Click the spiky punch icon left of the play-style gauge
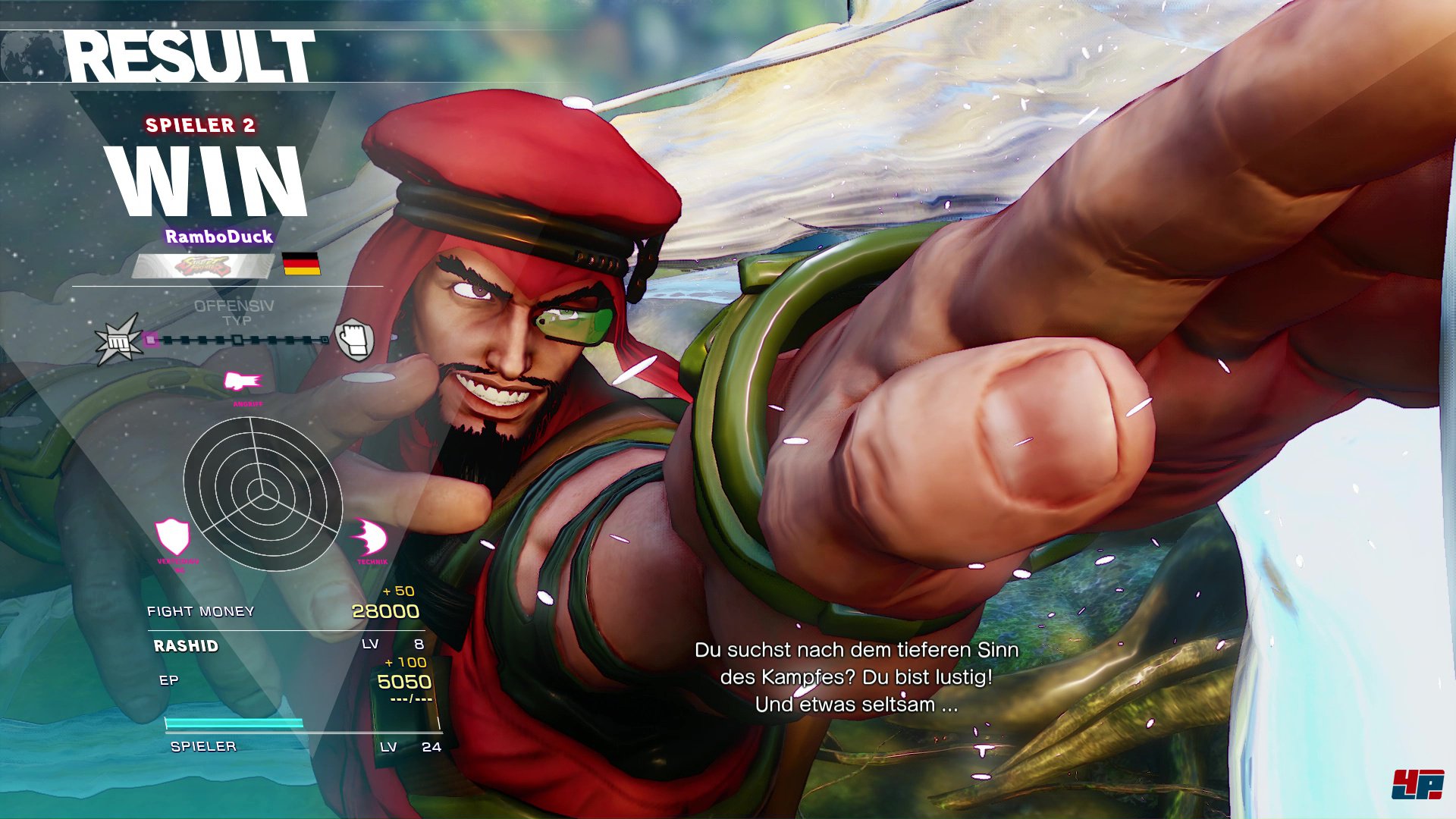This screenshot has height=819, width=1456. coord(118,340)
